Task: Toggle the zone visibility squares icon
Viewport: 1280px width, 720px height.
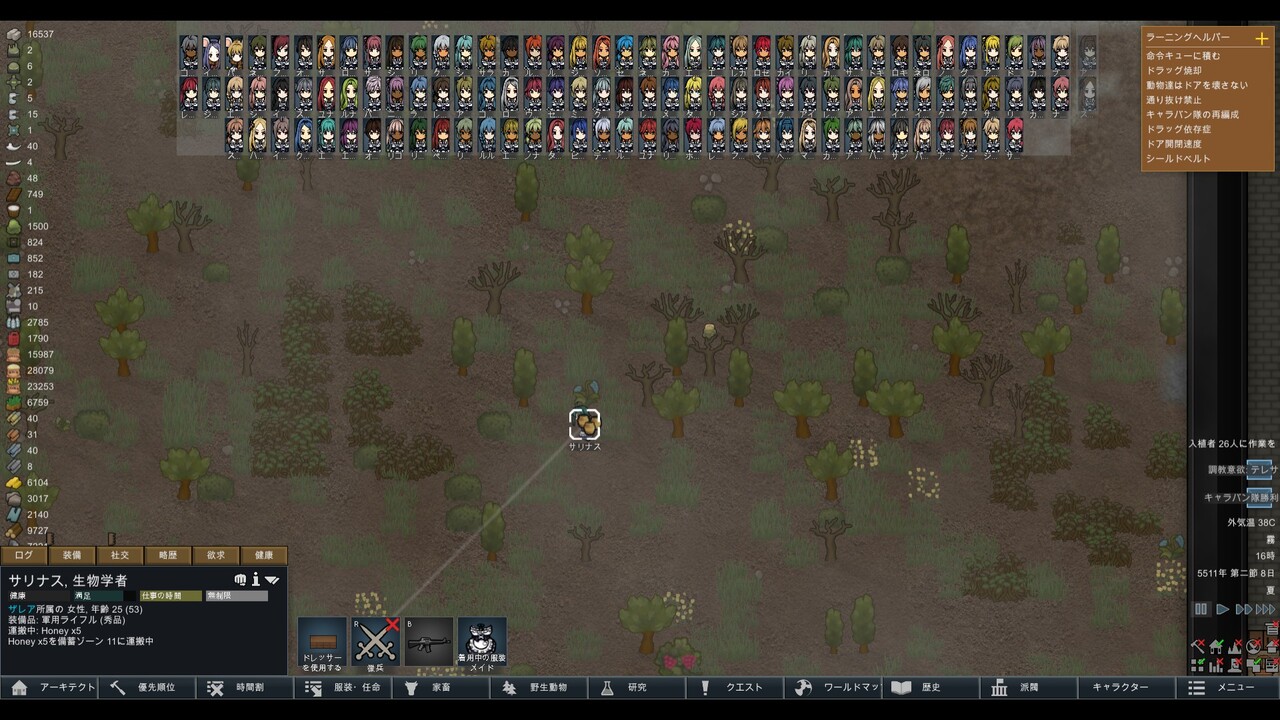Action: [1196, 664]
